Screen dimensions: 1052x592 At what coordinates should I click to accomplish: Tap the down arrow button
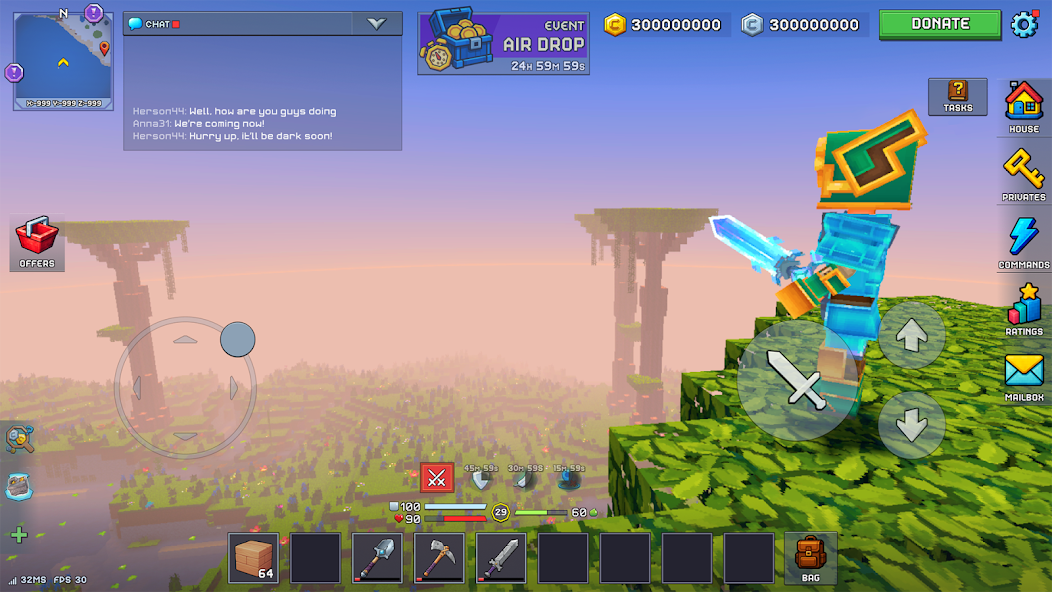click(x=911, y=425)
